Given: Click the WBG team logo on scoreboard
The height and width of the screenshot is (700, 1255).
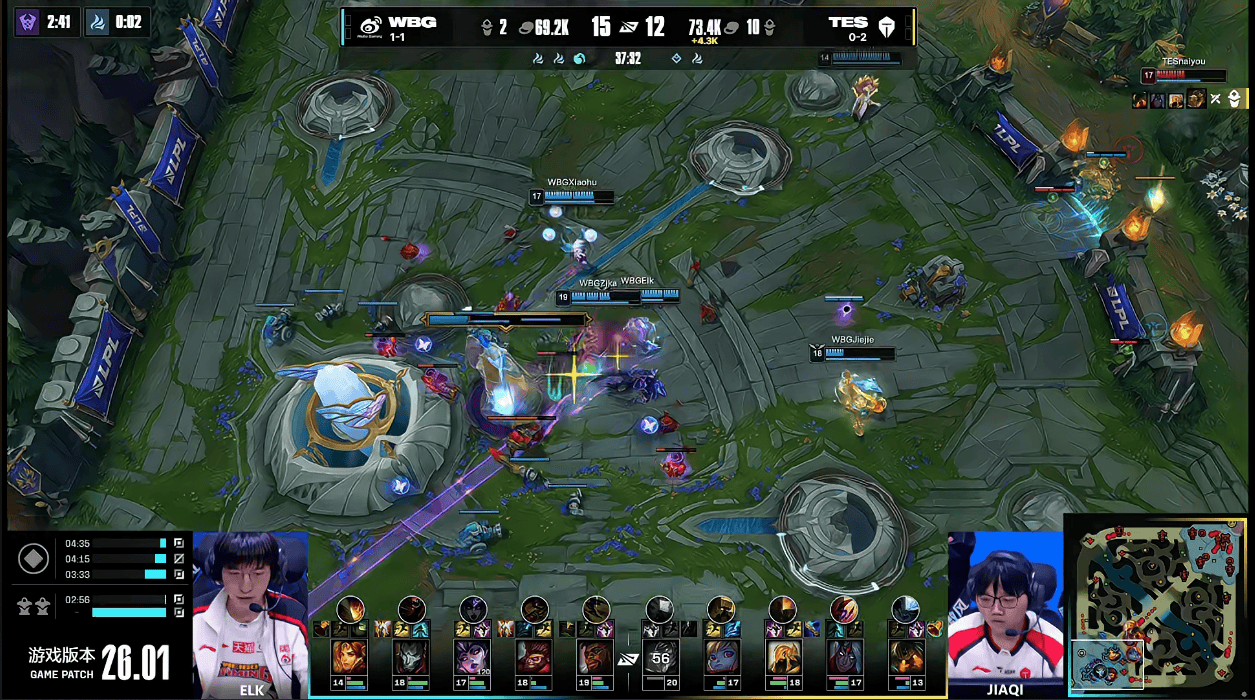Looking at the screenshot, I should [x=371, y=27].
